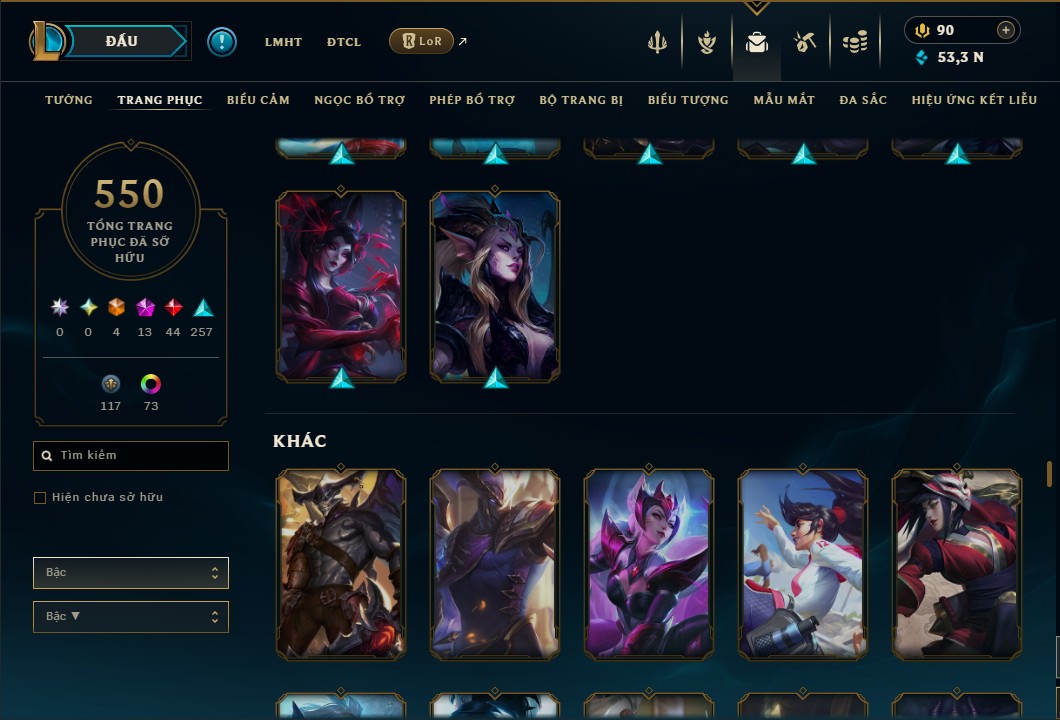Select the TƯỚNG collection tab
This screenshot has height=720, width=1060.
[x=69, y=100]
